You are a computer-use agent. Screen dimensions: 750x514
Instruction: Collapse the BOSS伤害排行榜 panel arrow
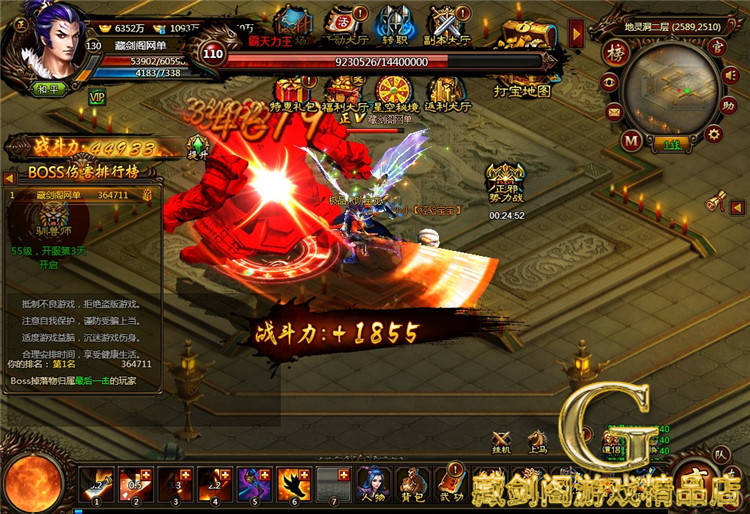click(9, 177)
